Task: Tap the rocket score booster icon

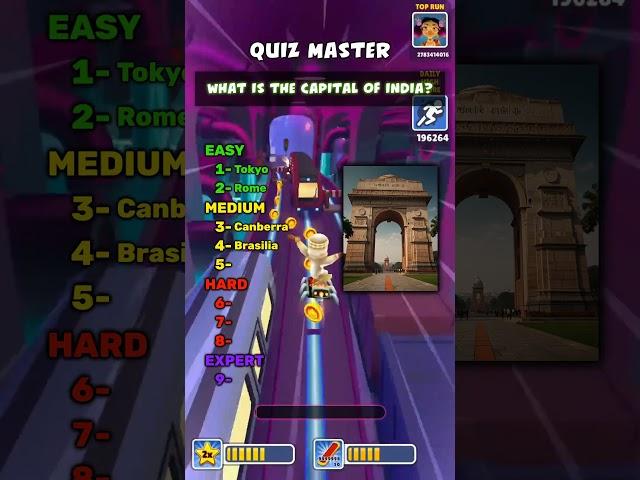Action: [x=328, y=454]
